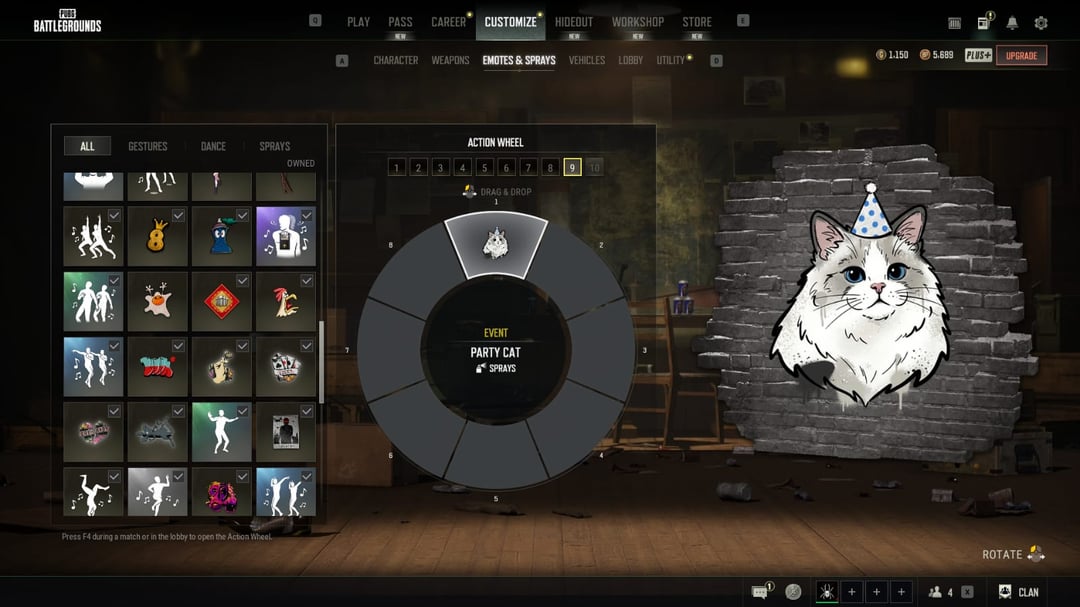Viewport: 1080px width, 607px height.
Task: Open the PLAY menu
Action: pos(358,22)
